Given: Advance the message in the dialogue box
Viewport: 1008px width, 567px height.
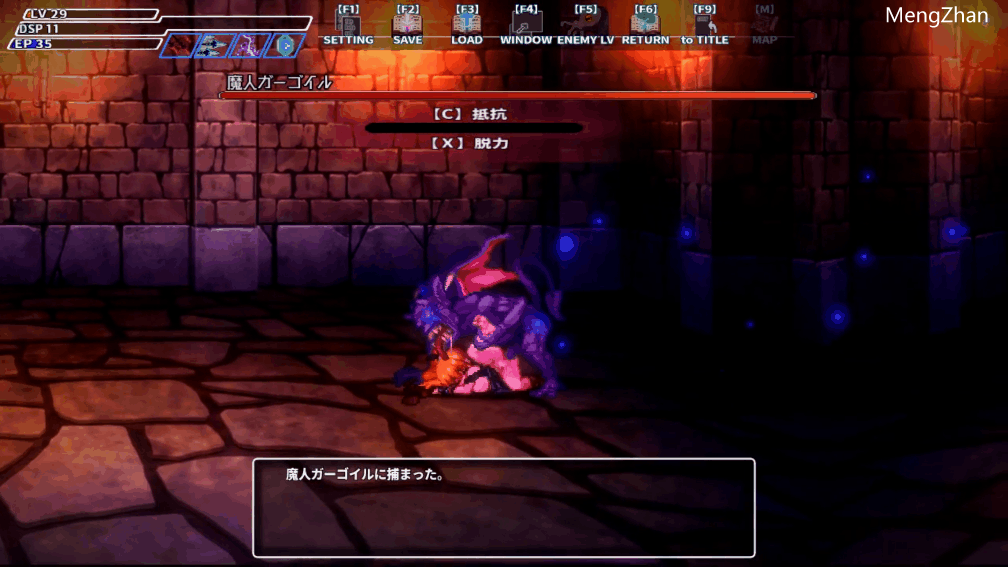Looking at the screenshot, I should pos(503,507).
